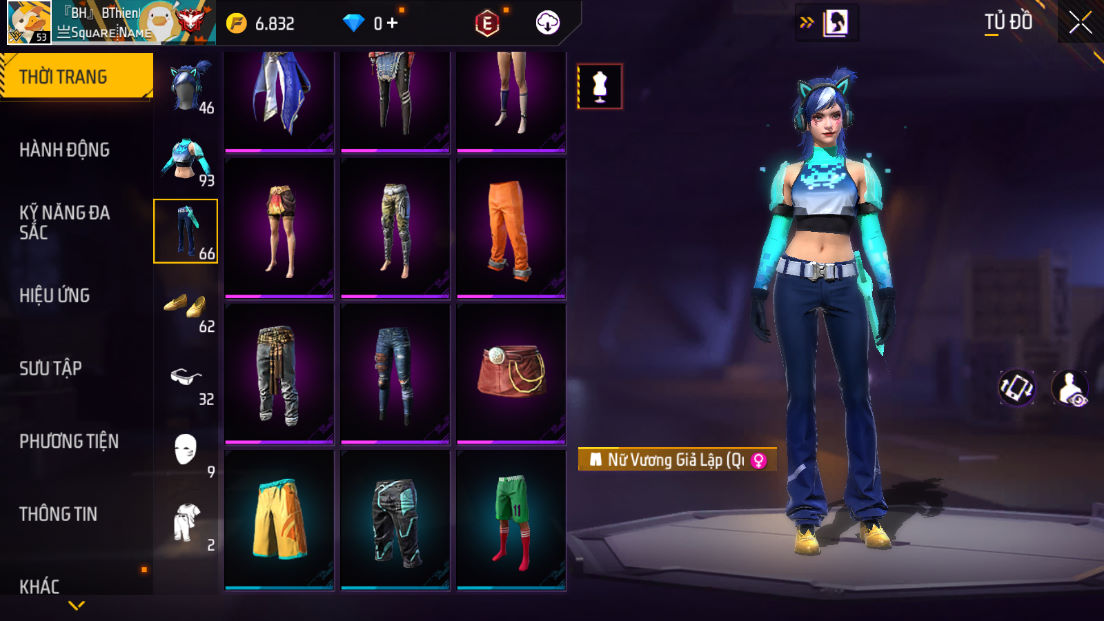Equip the orange pants item
This screenshot has width=1104, height=621.
point(511,226)
